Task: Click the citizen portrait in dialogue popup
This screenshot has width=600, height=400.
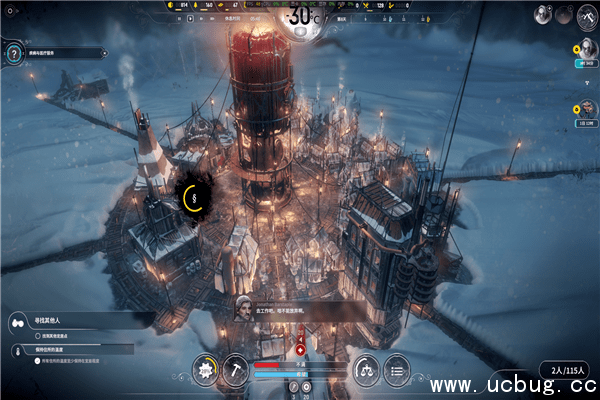Action: click(x=243, y=306)
